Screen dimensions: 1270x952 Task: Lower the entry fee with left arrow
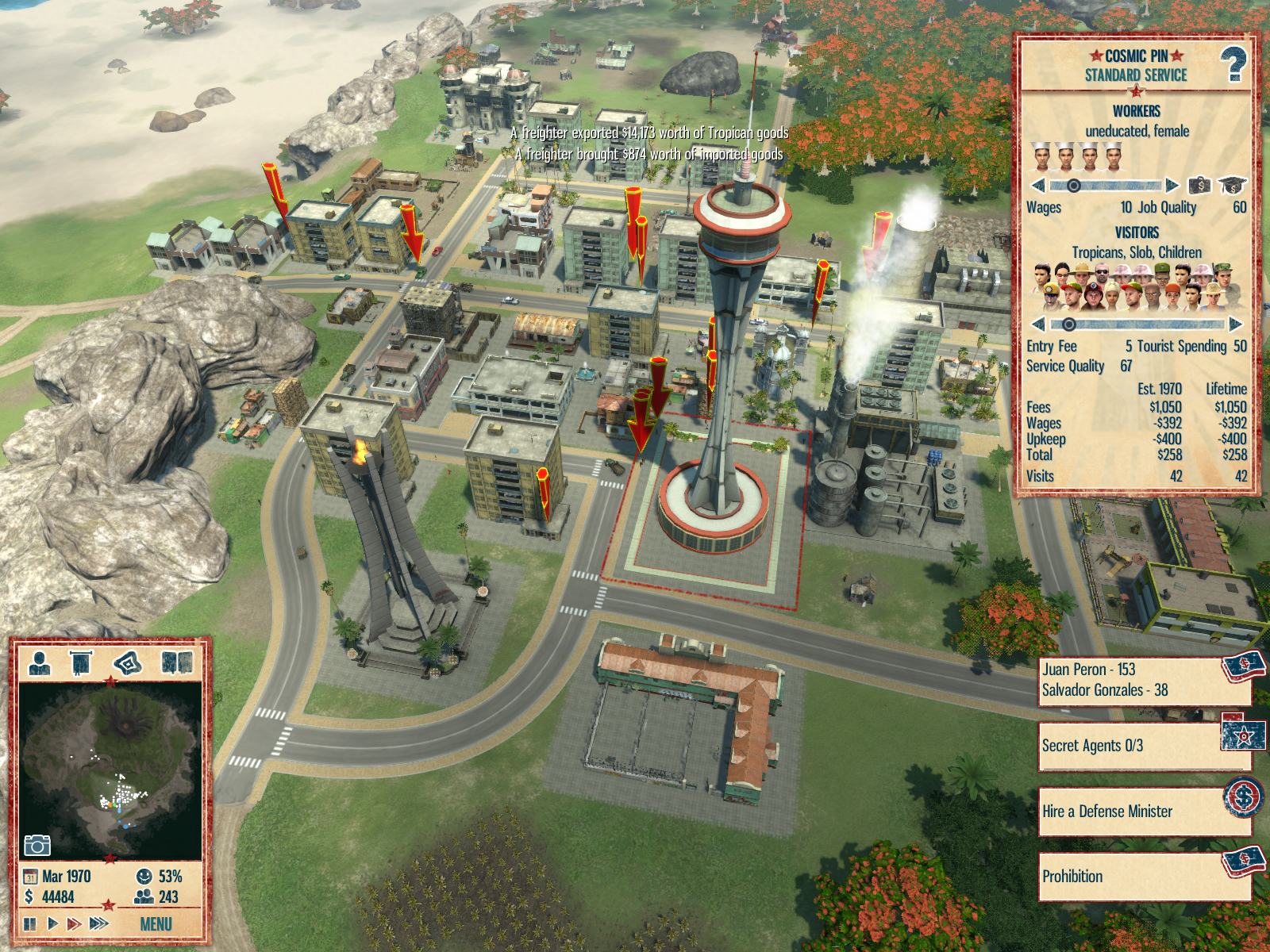(x=1037, y=324)
